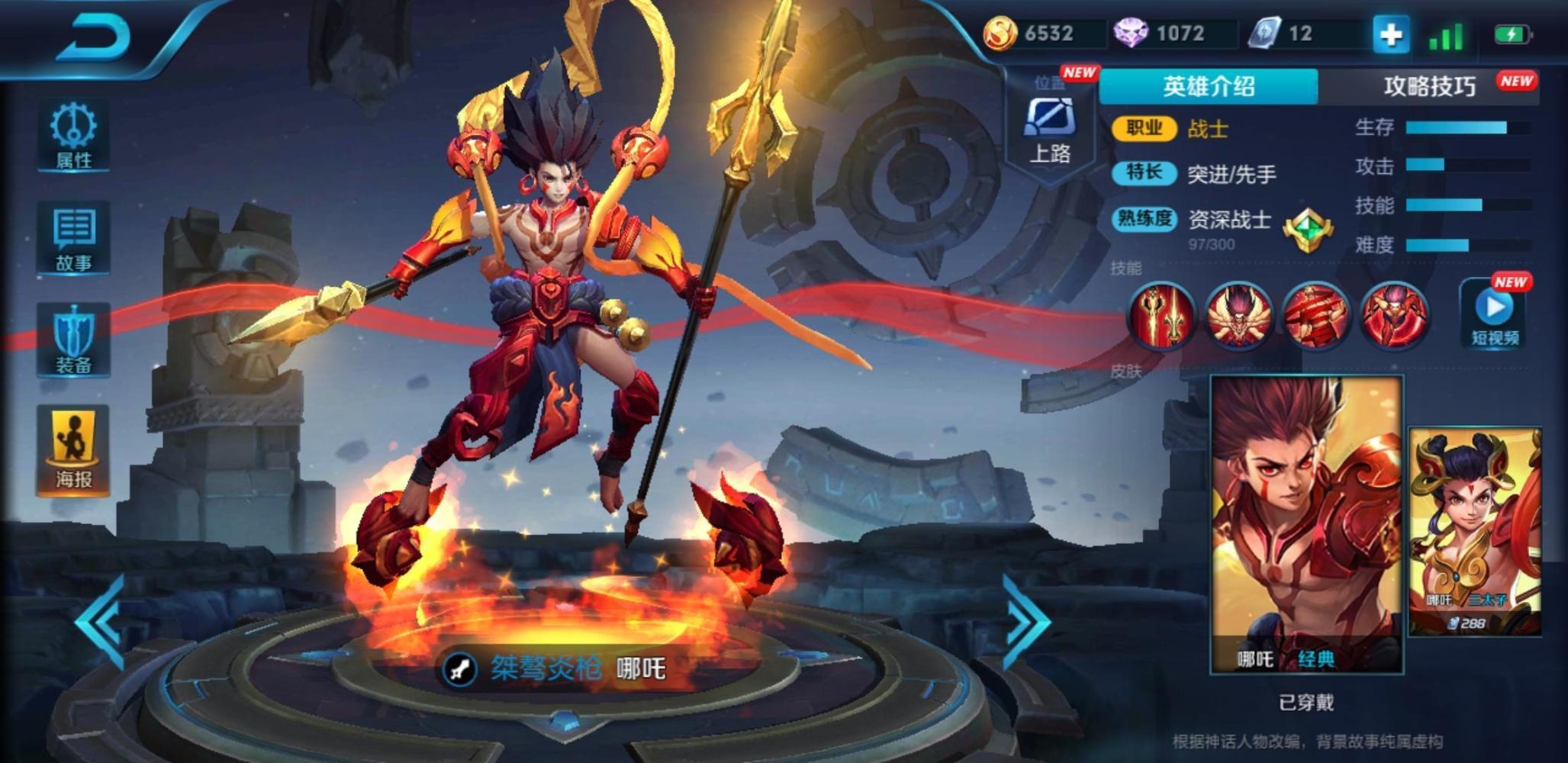
Task: Switch to the 英雄介绍 tab
Action: click(1208, 86)
